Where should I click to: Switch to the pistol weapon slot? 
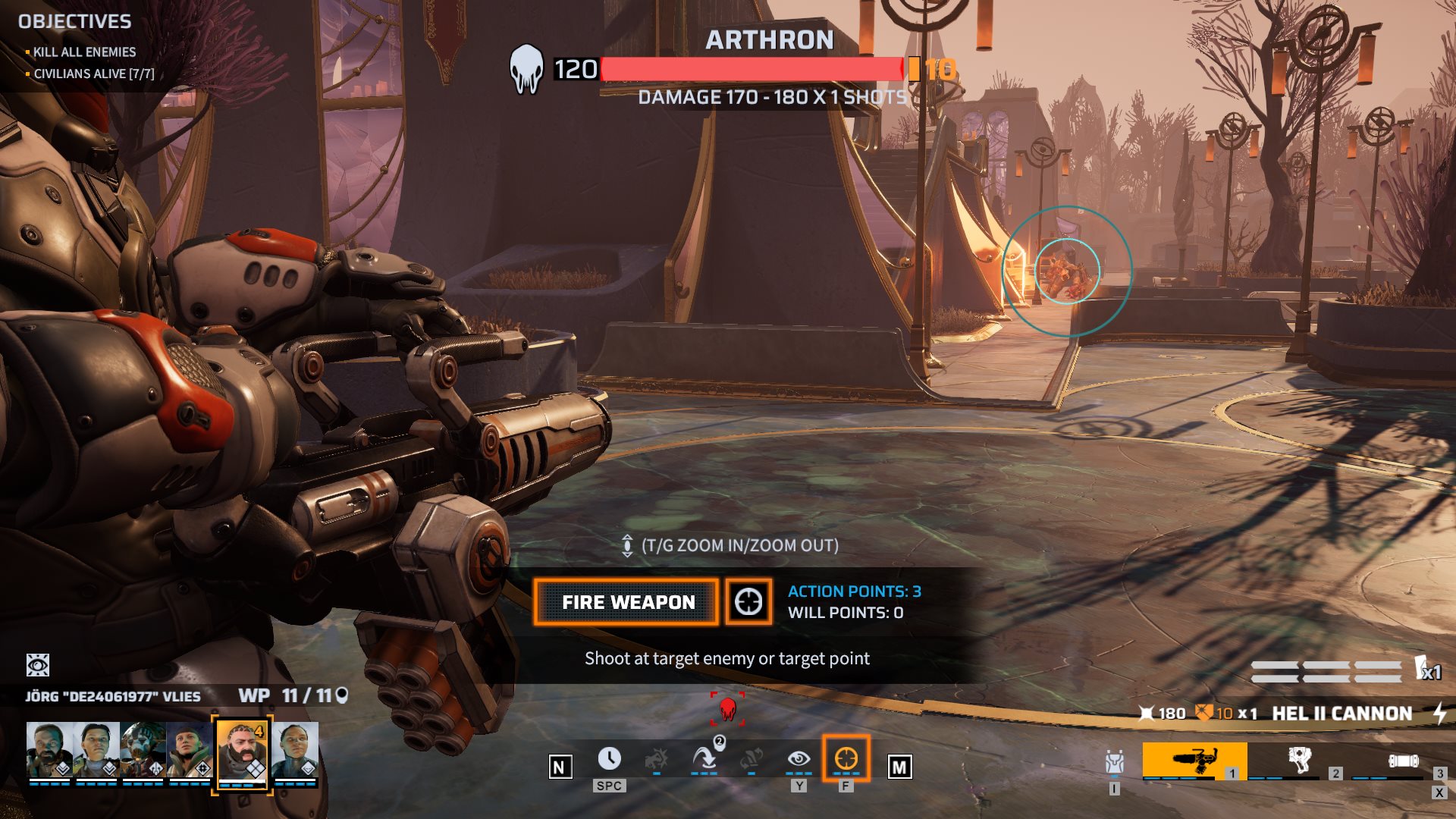[x=1298, y=759]
